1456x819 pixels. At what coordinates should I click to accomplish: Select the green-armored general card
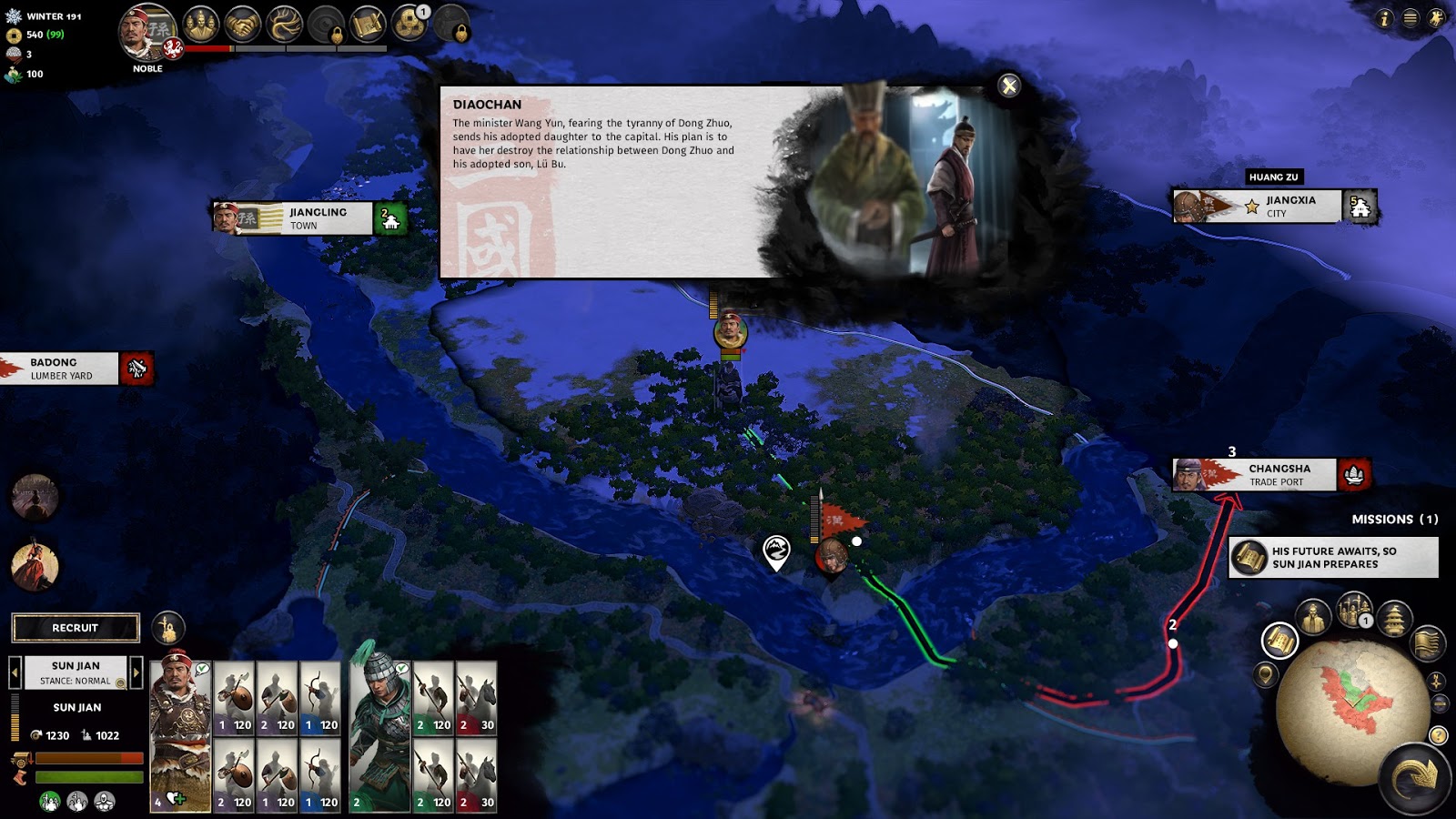[379, 735]
